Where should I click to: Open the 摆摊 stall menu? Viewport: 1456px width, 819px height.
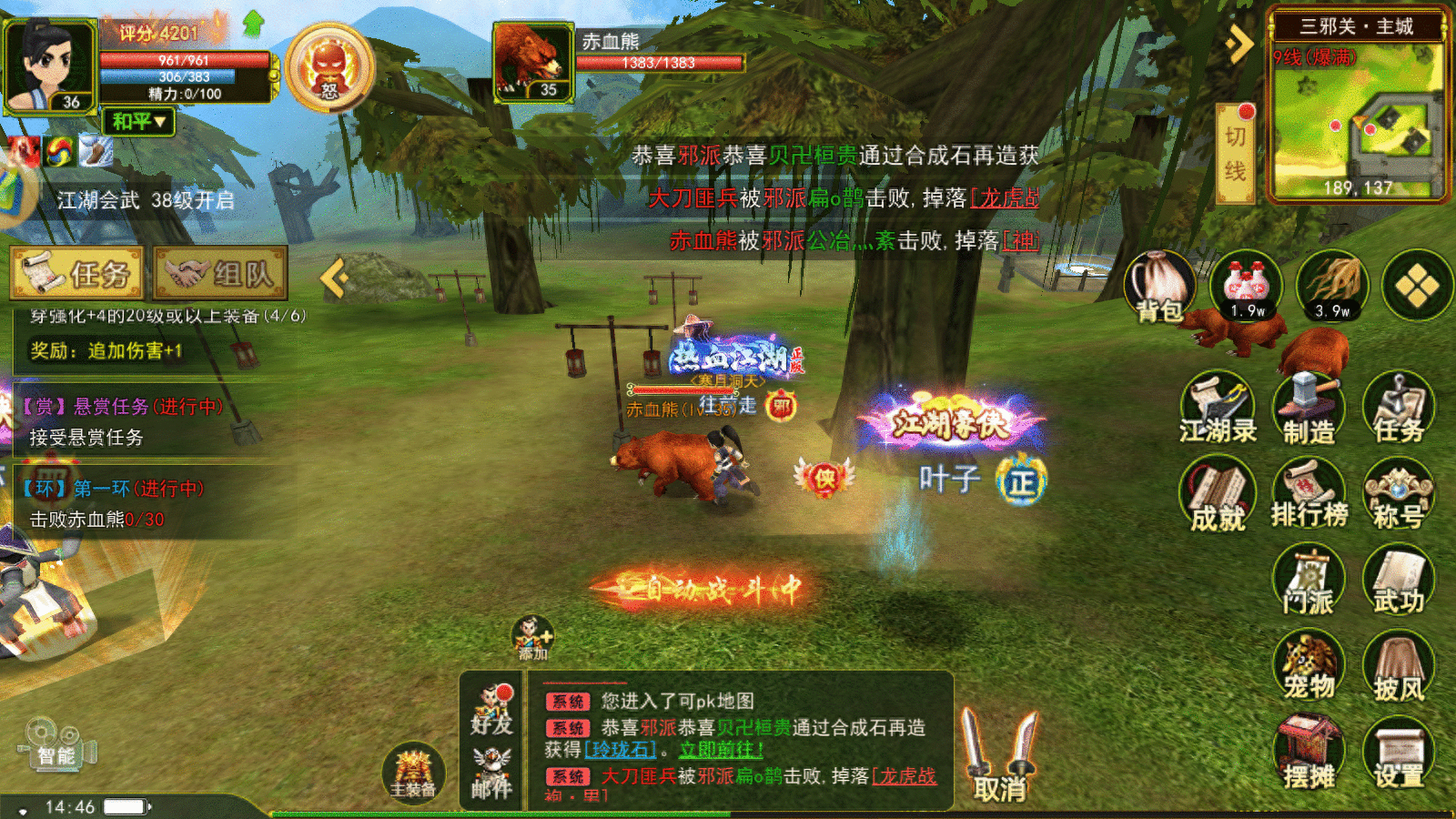click(1309, 753)
